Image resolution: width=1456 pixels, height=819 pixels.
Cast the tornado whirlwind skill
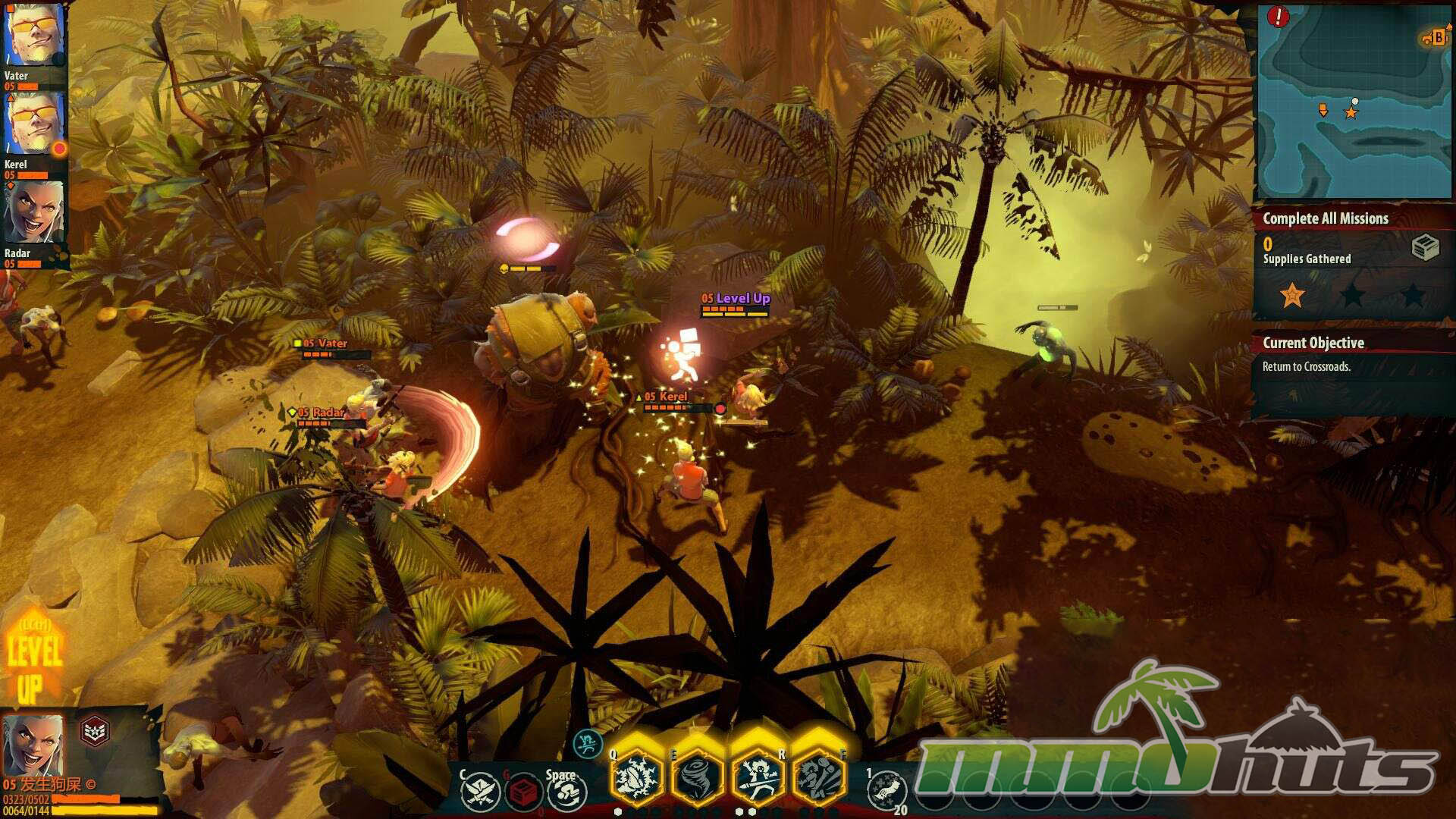pos(698,777)
